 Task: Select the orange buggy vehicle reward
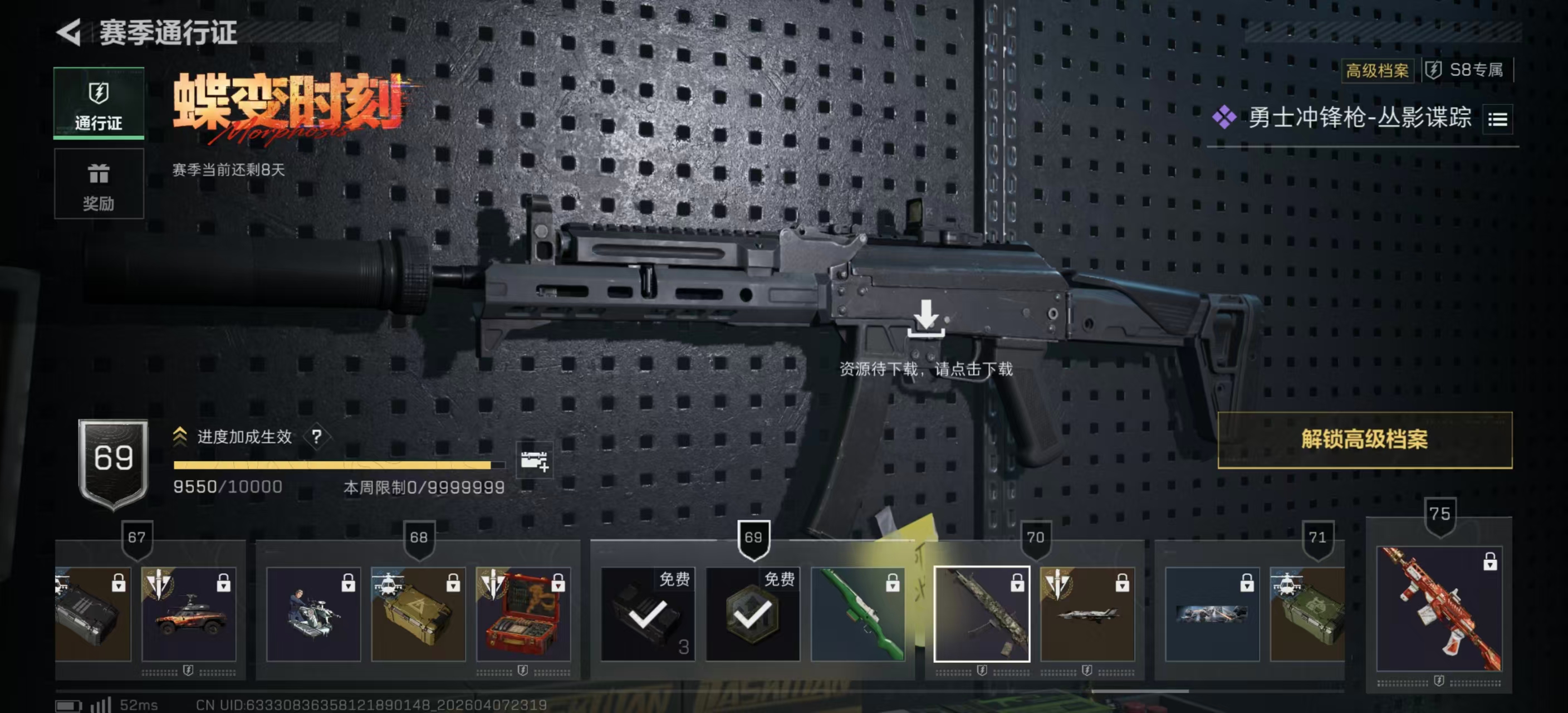click(x=189, y=614)
